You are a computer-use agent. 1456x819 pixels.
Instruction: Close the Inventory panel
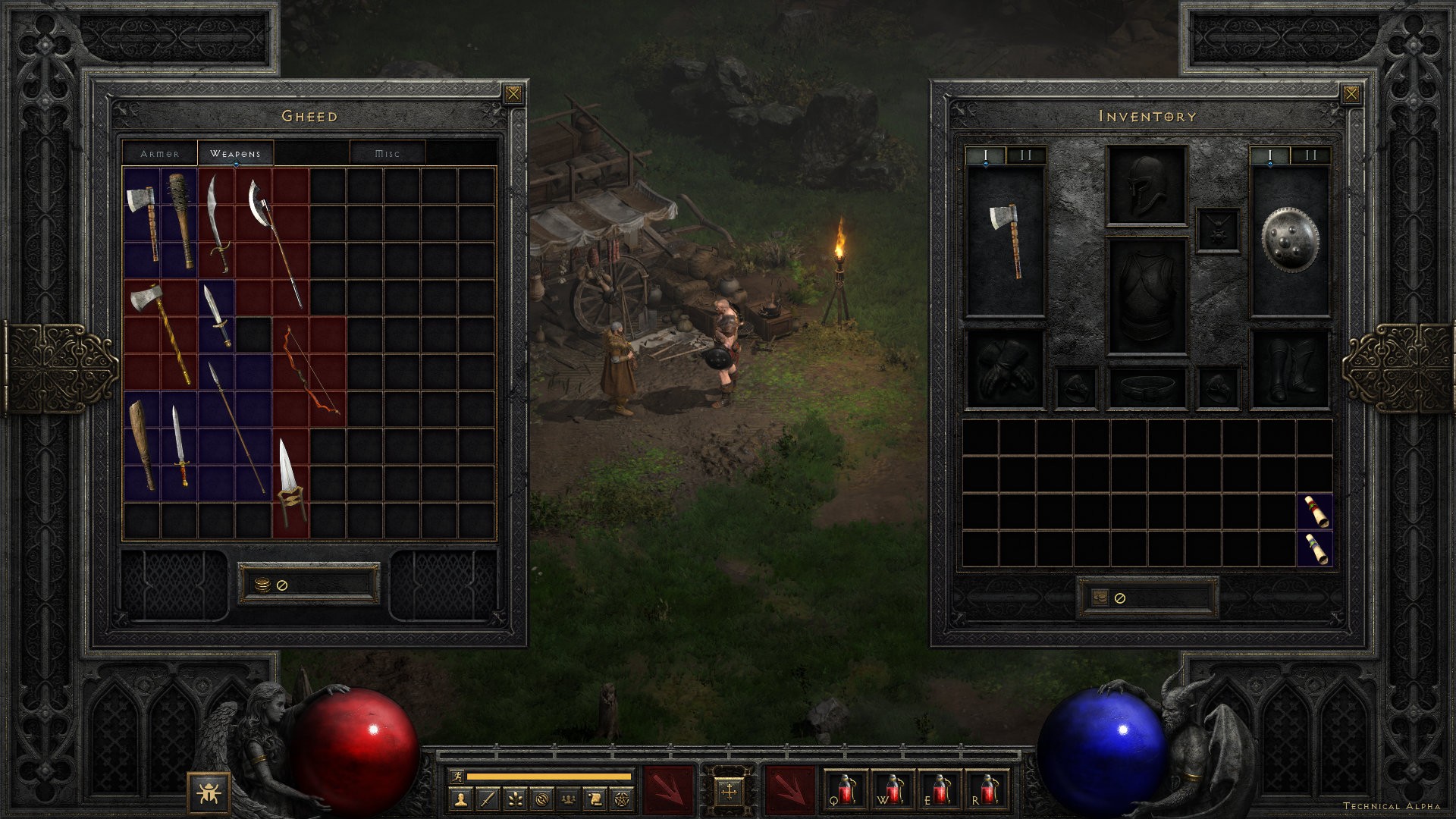point(1351,94)
